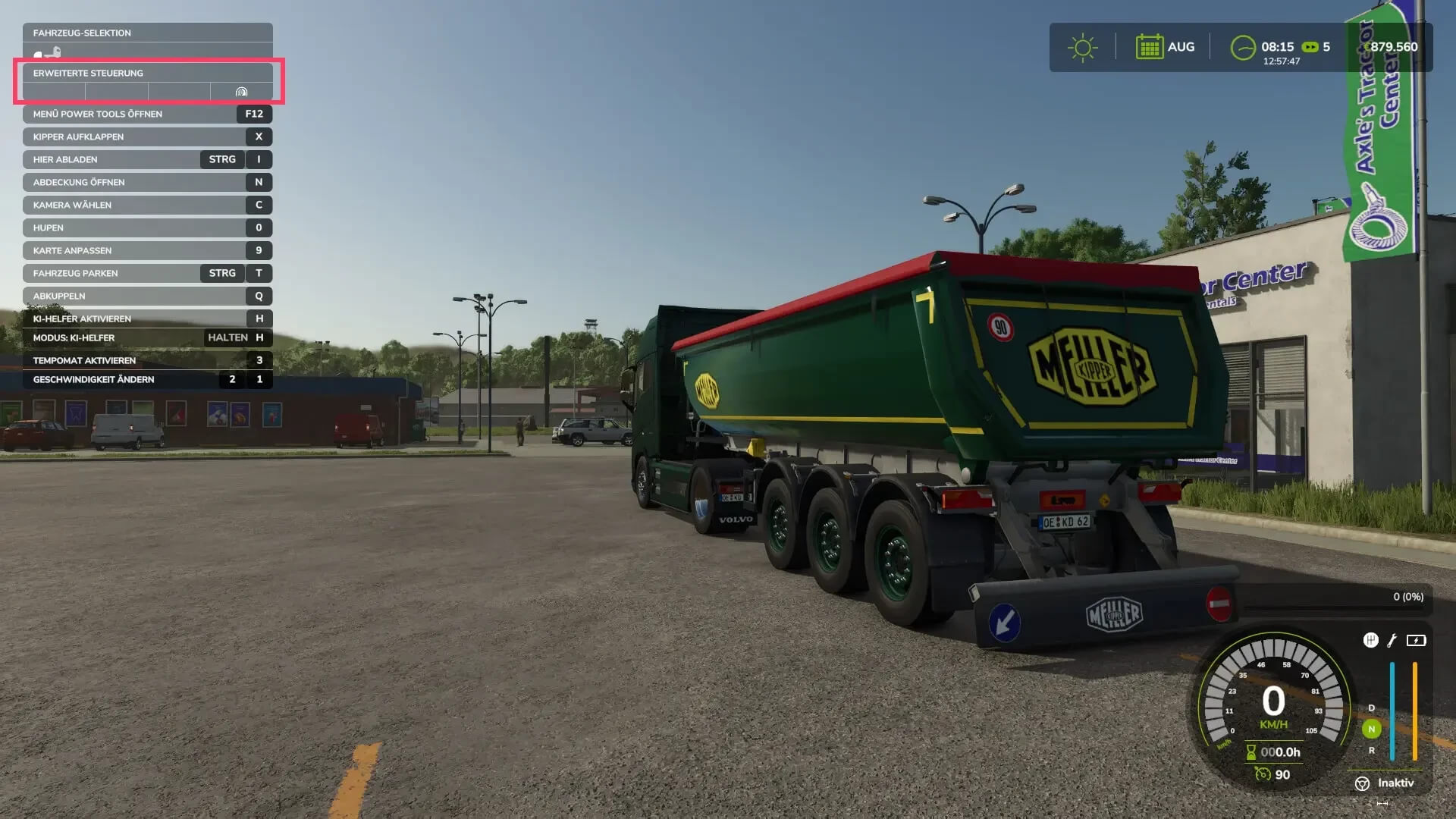Click the time scale clock icon
1456x819 pixels.
[1242, 46]
